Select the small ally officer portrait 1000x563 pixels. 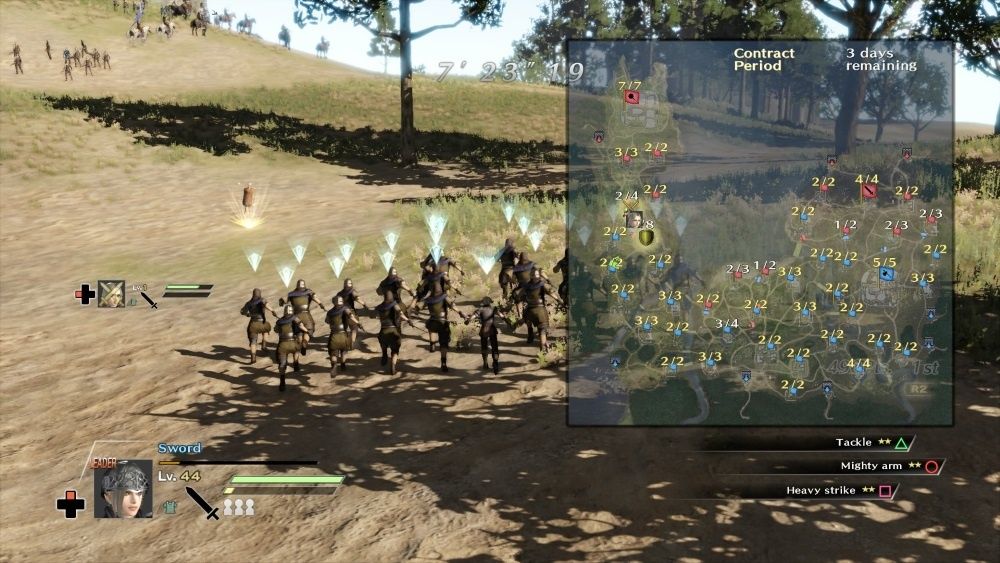(x=112, y=293)
